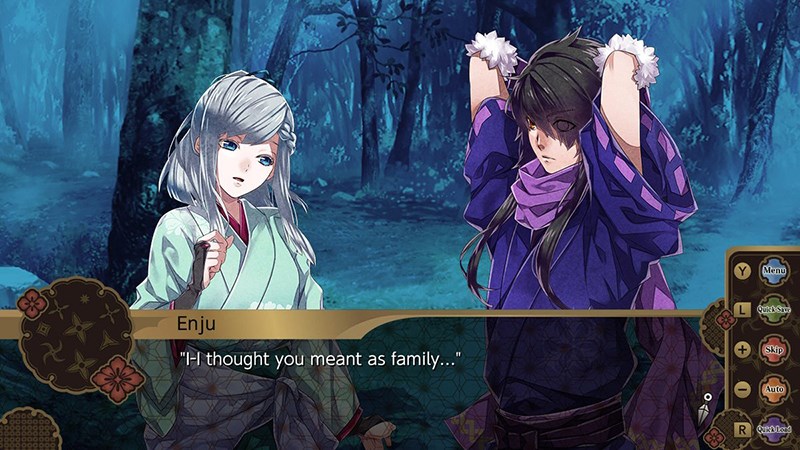The width and height of the screenshot is (800, 450).
Task: Activate the red Skip button
Action: tap(774, 350)
